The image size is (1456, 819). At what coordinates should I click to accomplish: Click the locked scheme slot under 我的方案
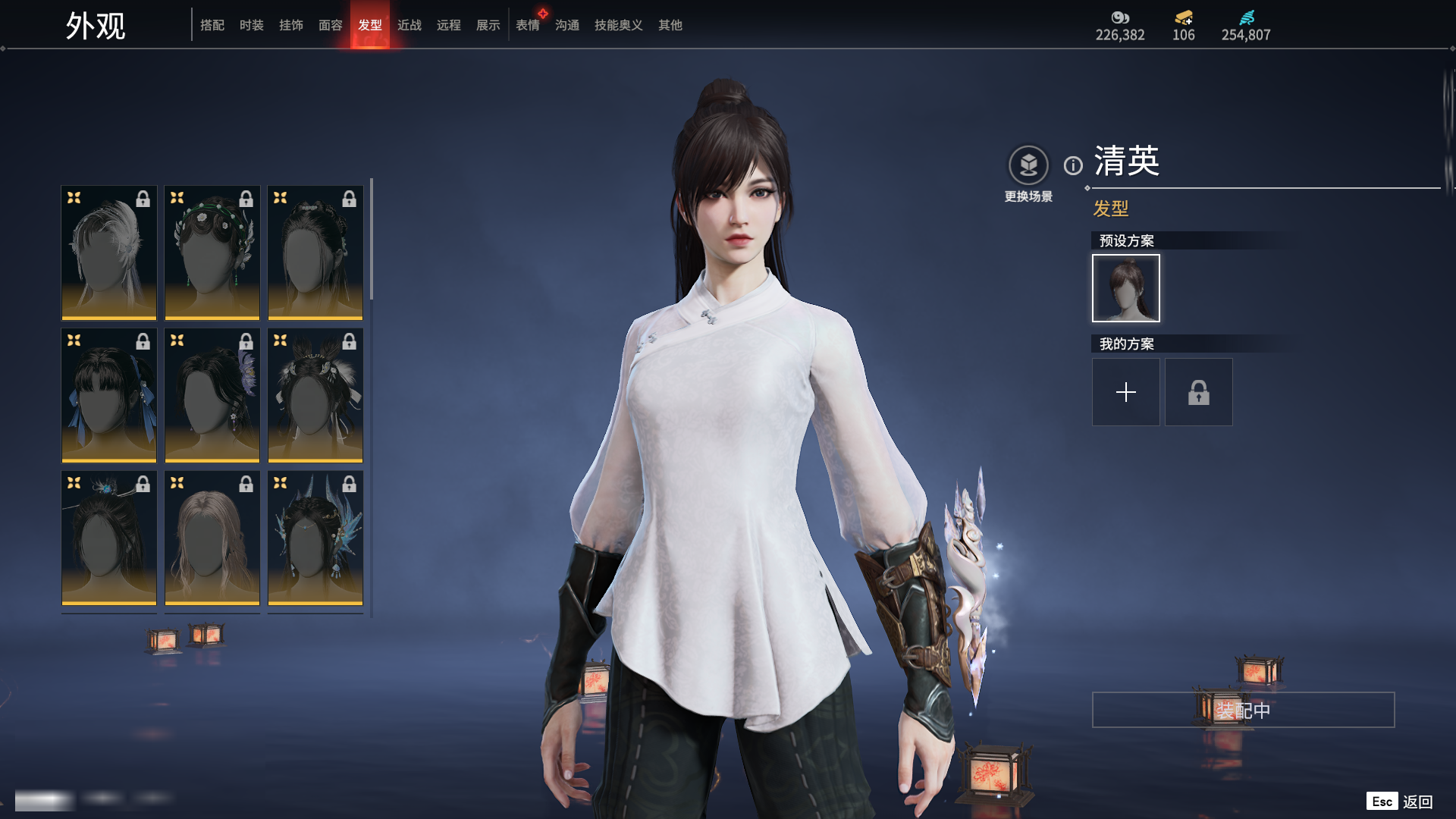click(x=1199, y=392)
